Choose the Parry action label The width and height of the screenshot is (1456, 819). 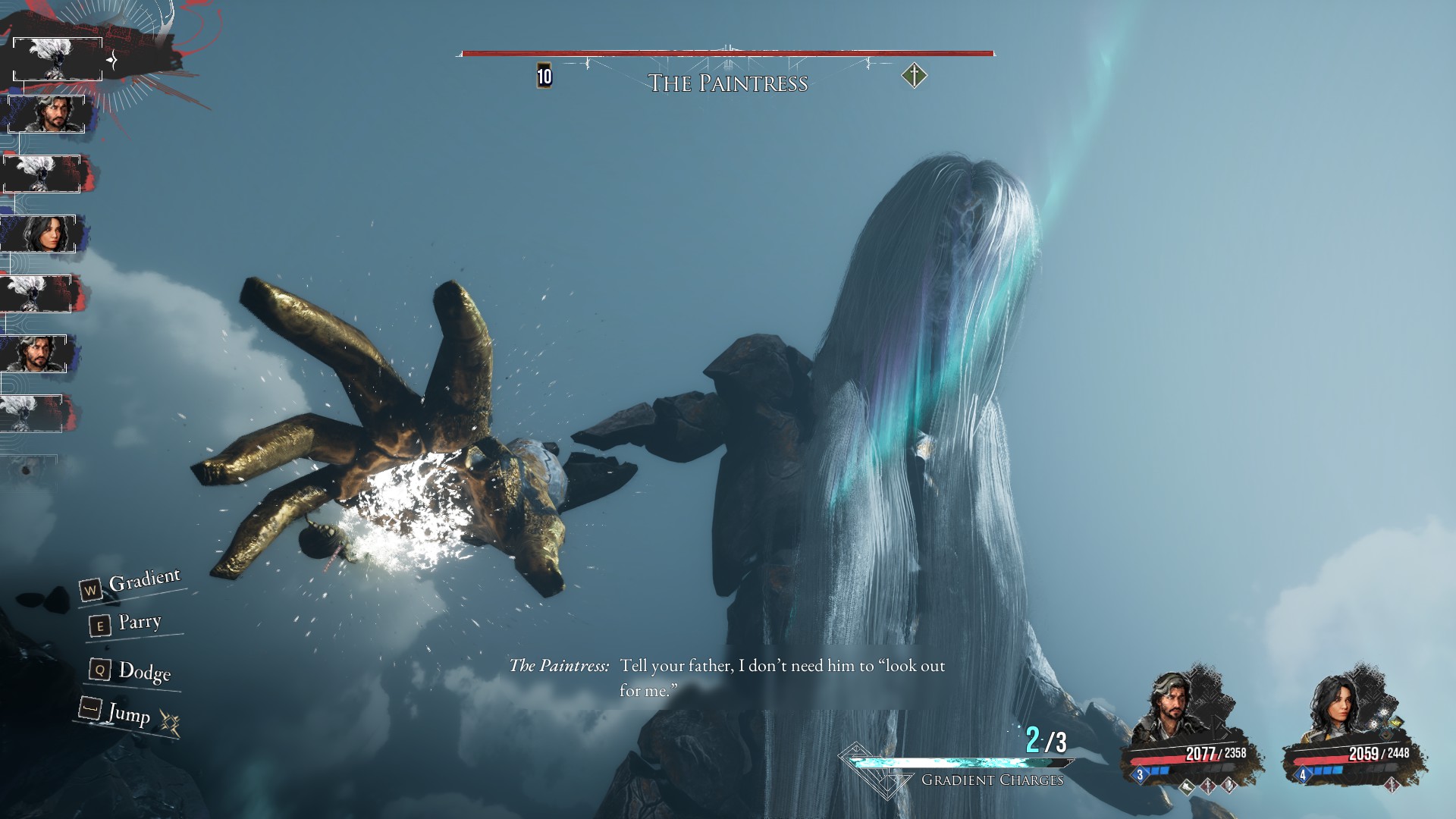[140, 623]
